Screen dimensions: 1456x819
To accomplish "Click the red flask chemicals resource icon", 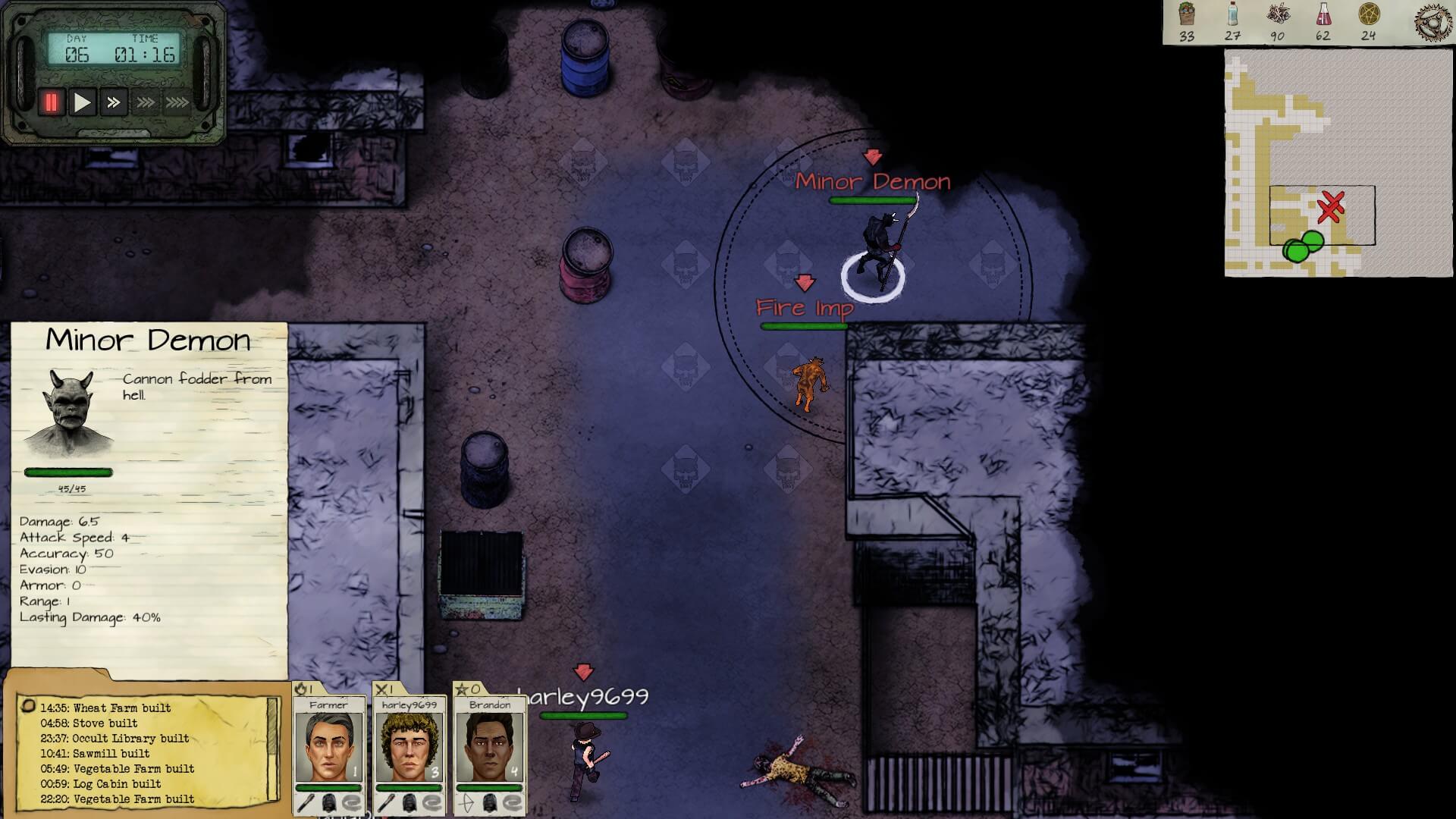I will (1323, 14).
